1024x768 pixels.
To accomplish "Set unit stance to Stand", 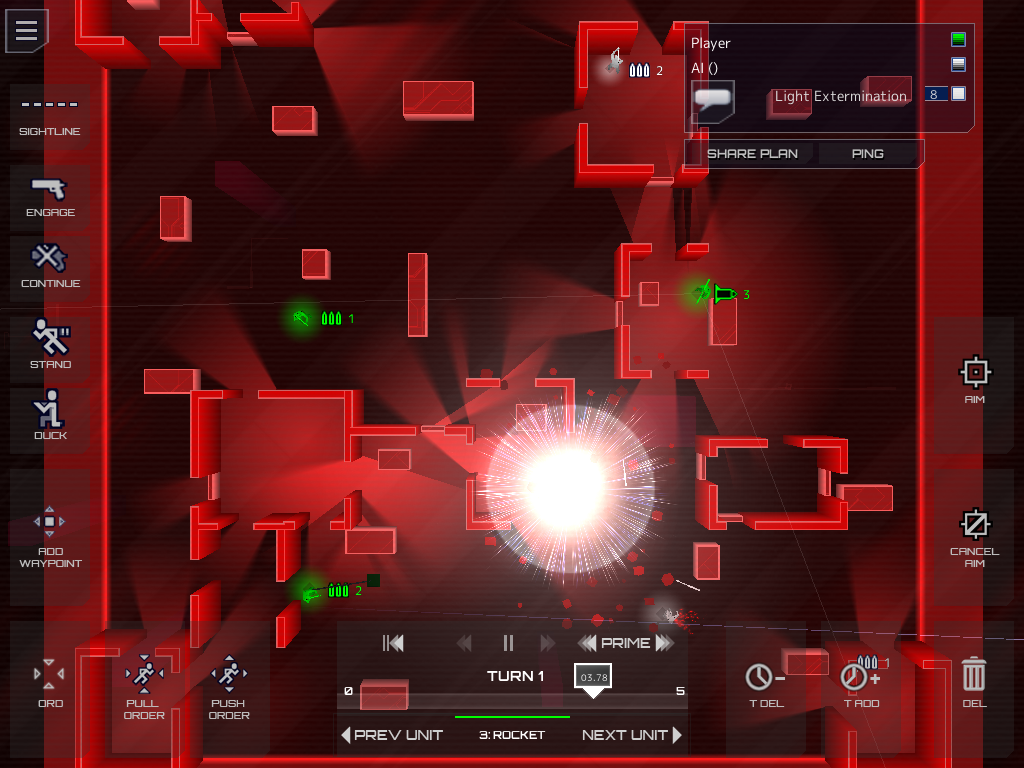I will 50,344.
